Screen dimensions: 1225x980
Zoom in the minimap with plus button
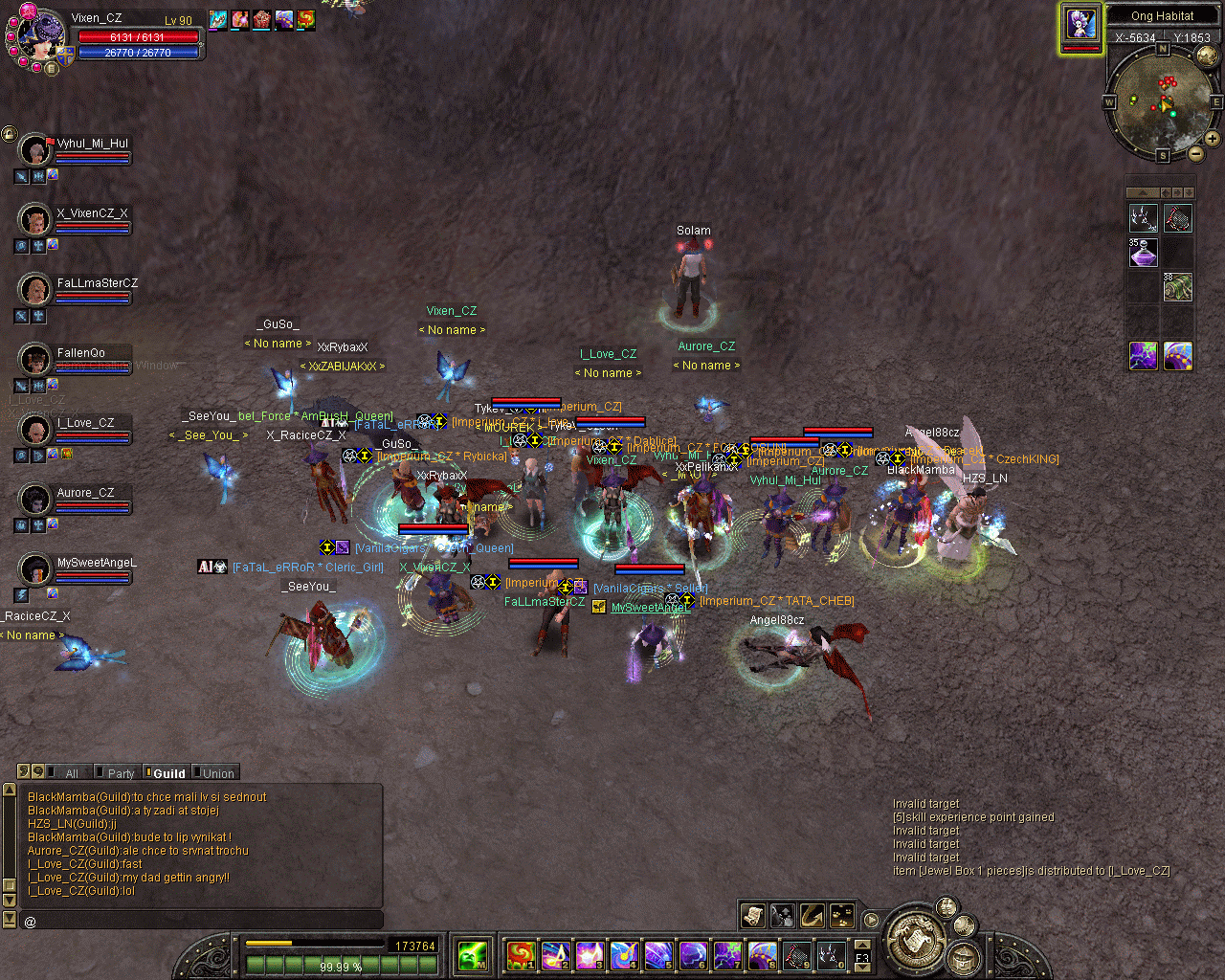click(1212, 139)
